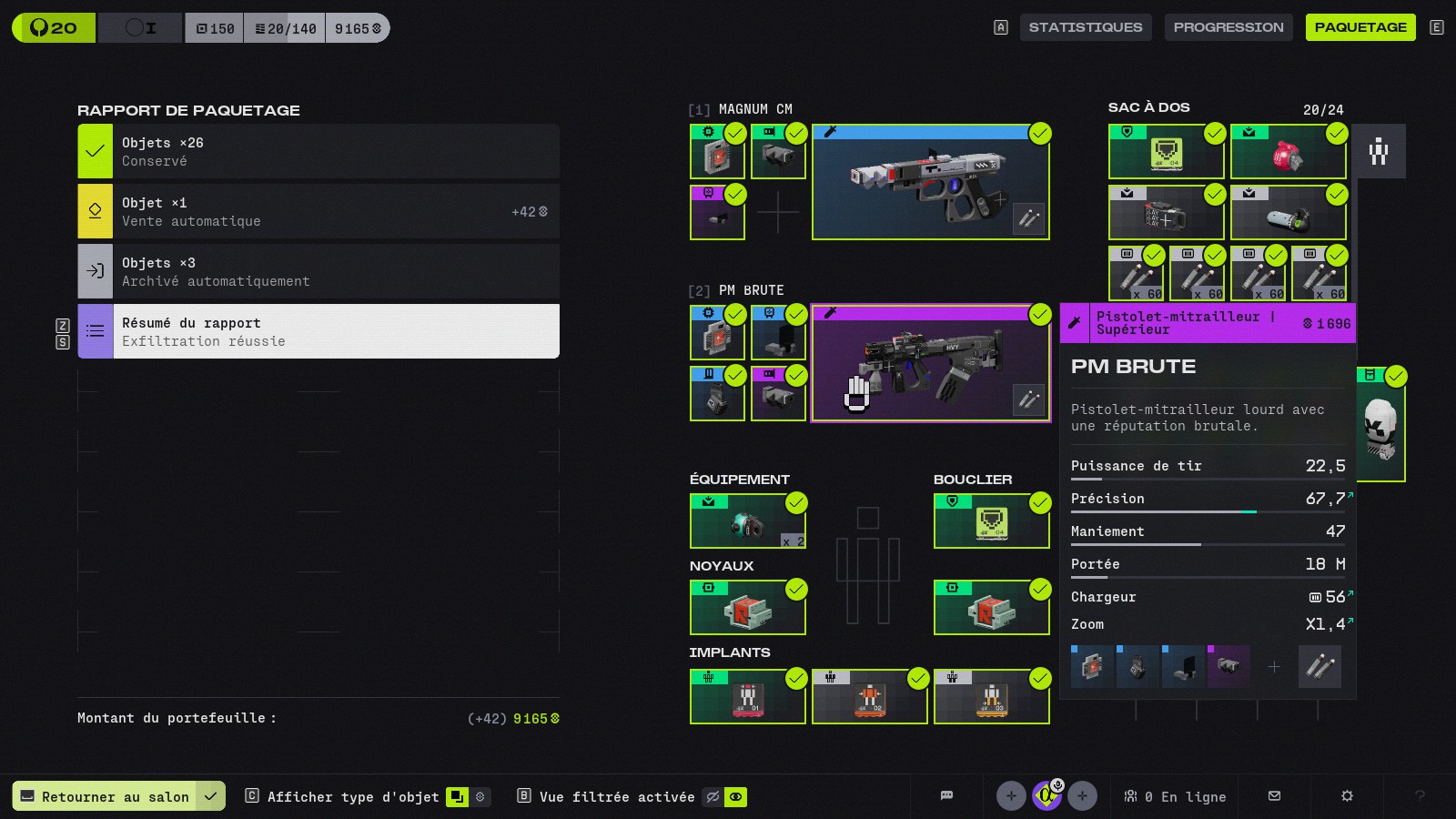Screen dimensions: 1456x819
Task: Open the settings gear icon
Action: click(x=1347, y=796)
